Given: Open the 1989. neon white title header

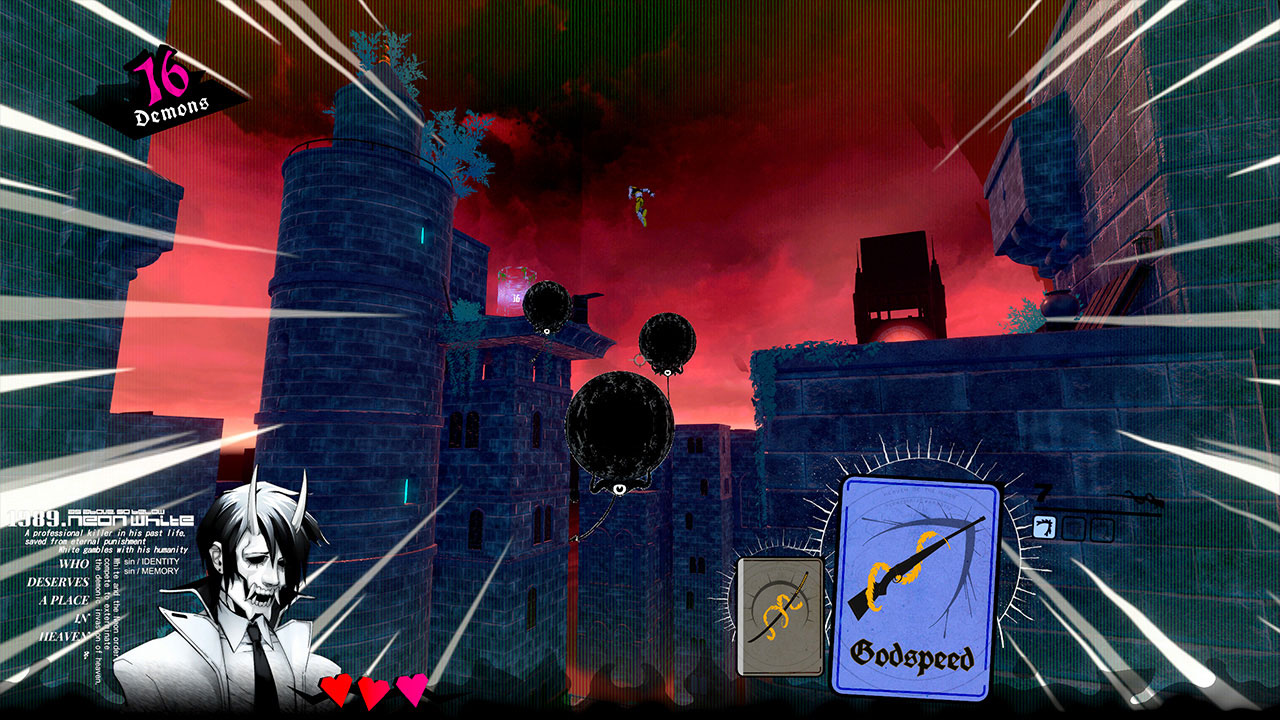Looking at the screenshot, I should pyautogui.click(x=100, y=518).
